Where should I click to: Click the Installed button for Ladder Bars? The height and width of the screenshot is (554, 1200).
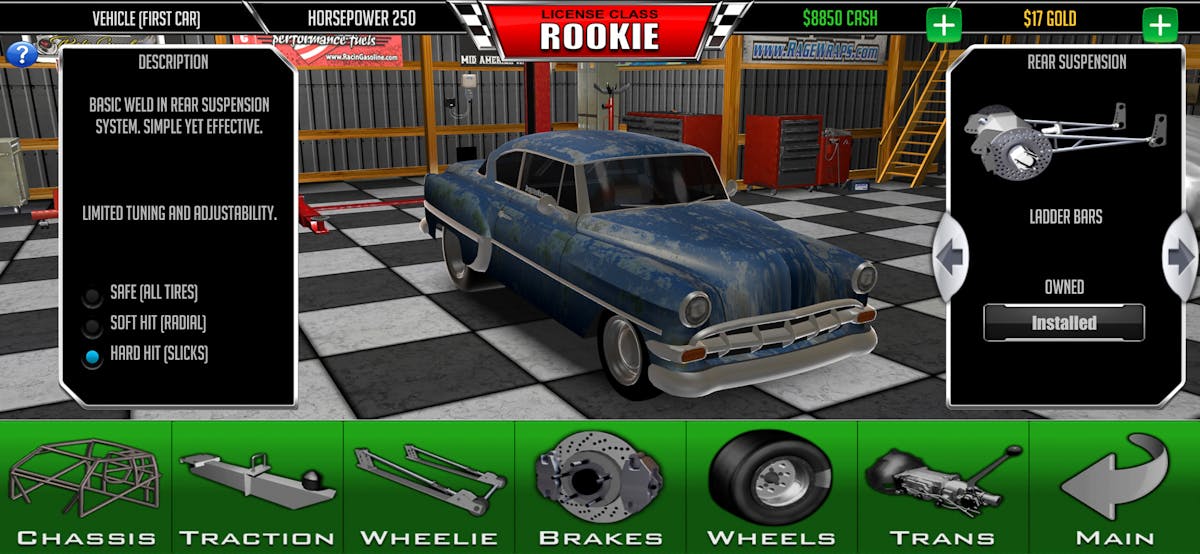click(1064, 323)
